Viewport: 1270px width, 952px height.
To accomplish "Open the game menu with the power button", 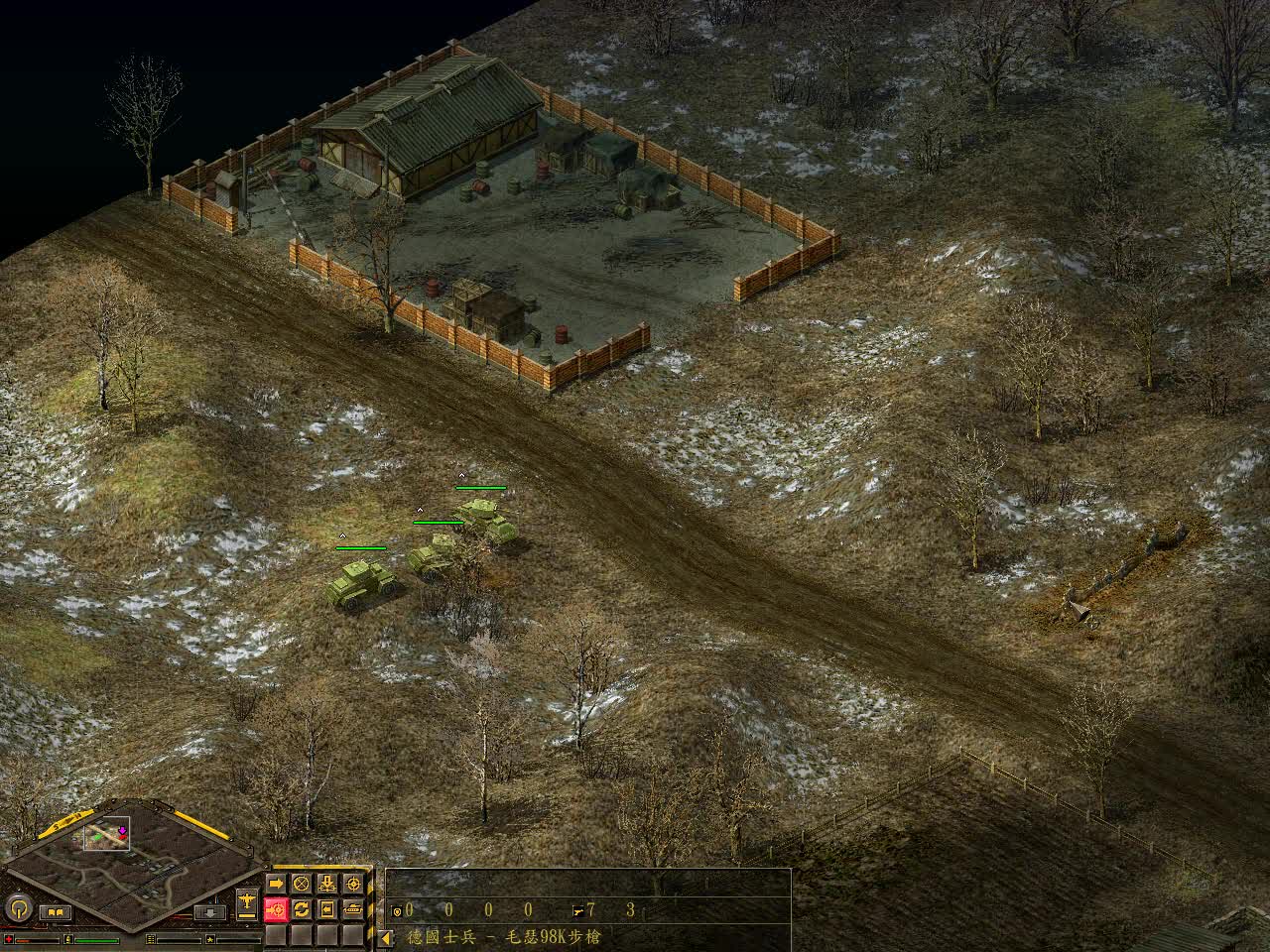I will point(17,906).
